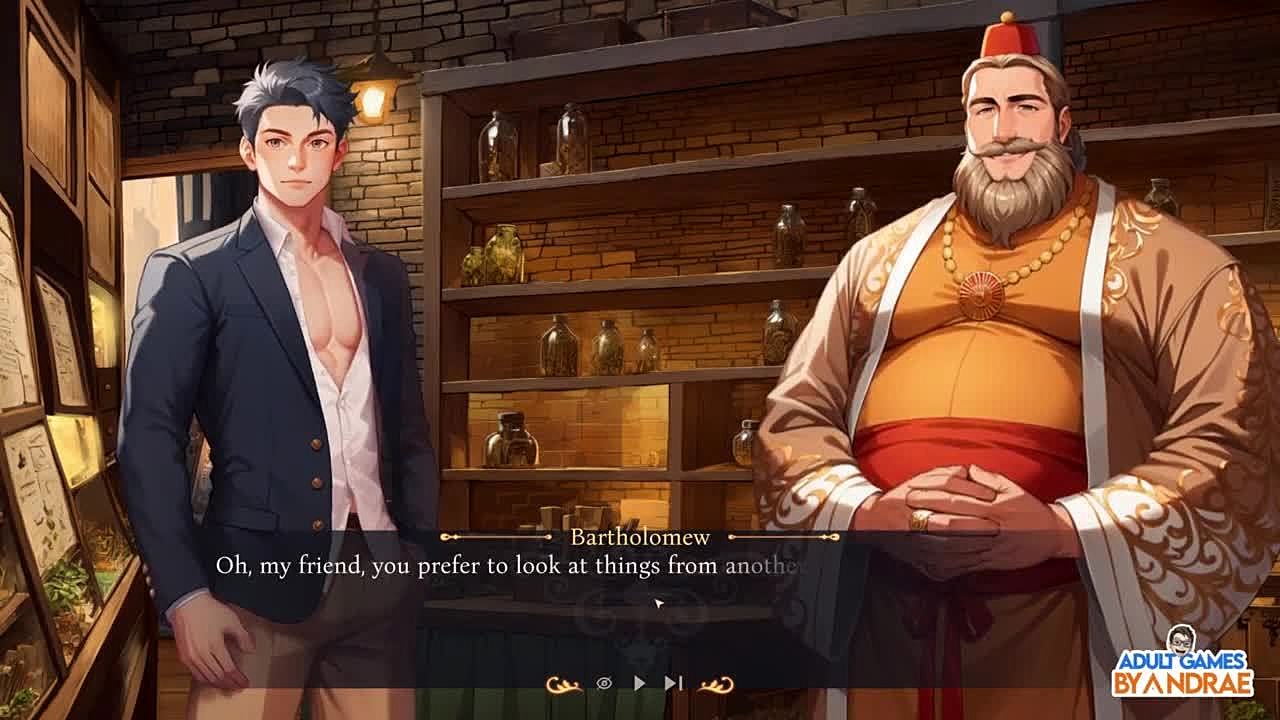Hide the dialogue box with the eye icon
The height and width of the screenshot is (720, 1280).
tap(604, 683)
